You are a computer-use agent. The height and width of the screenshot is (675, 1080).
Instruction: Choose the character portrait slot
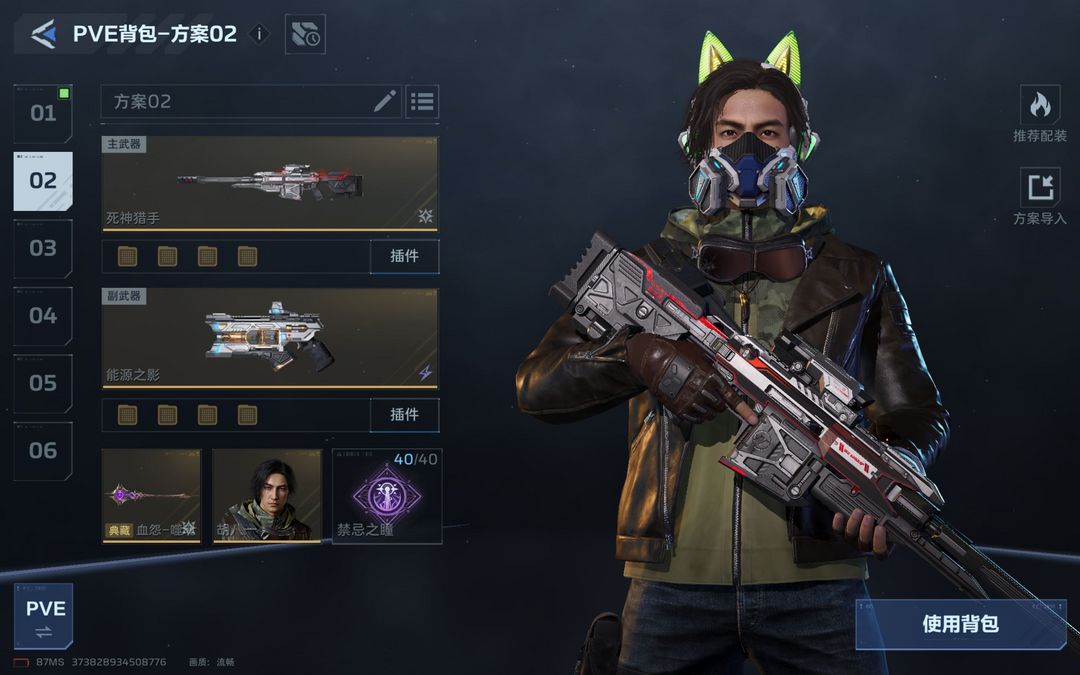click(x=266, y=495)
